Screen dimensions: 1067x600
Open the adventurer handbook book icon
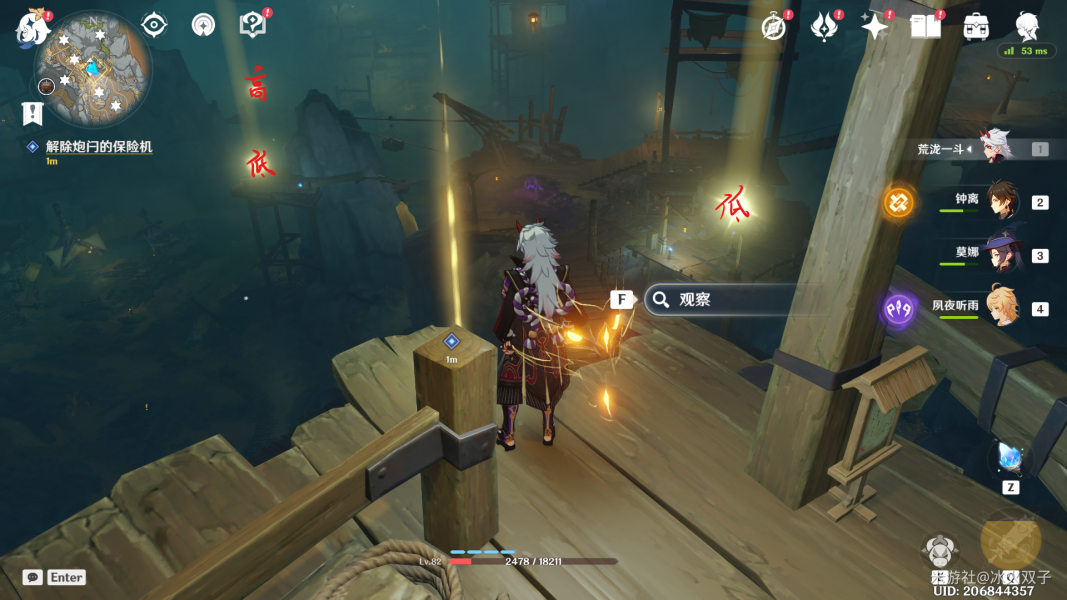tap(925, 27)
